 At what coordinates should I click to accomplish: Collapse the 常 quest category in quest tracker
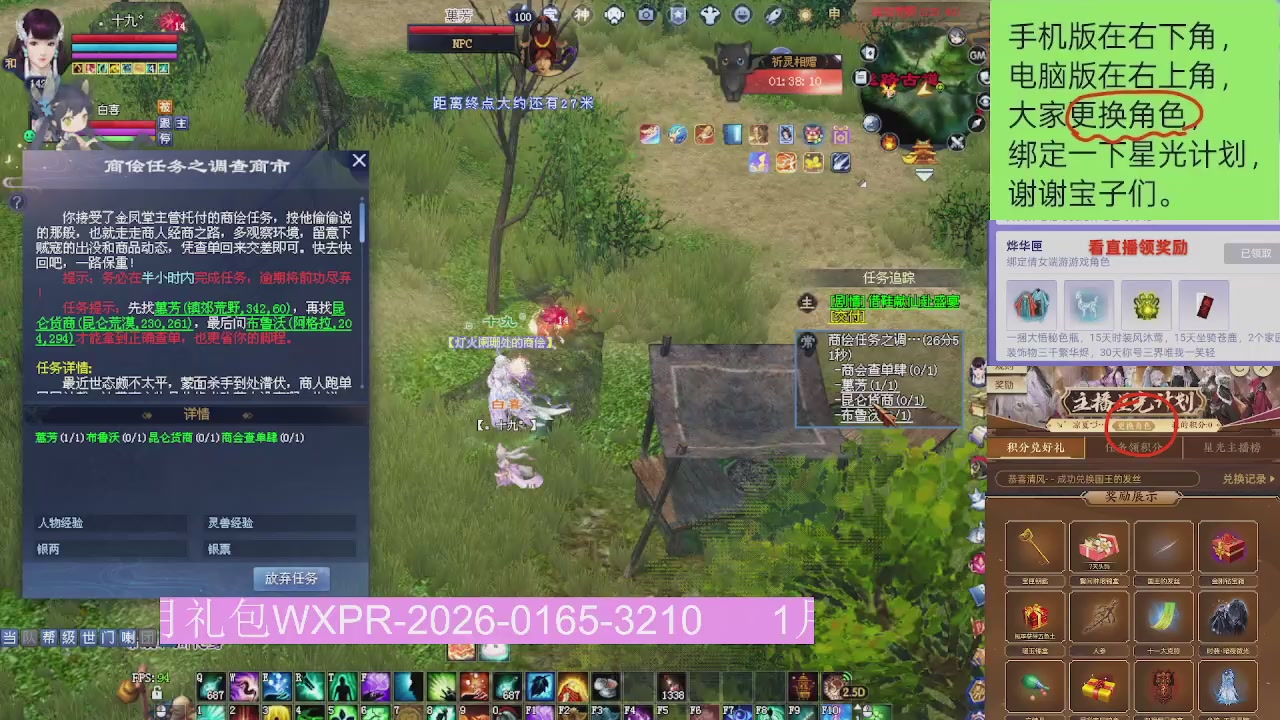tap(806, 340)
